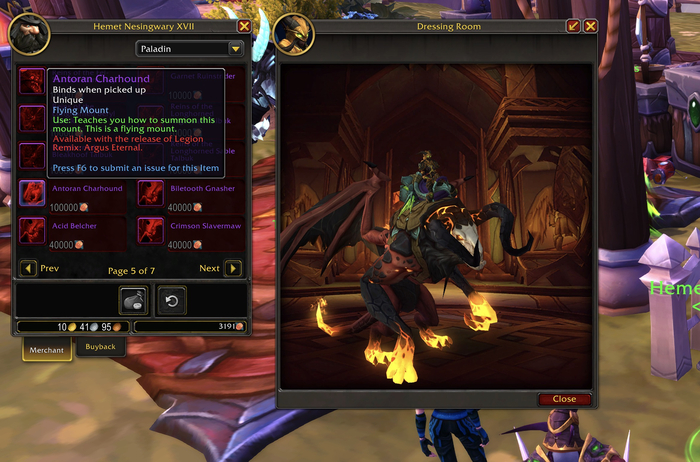Select the Antoran Charhound mount item

pyautogui.click(x=32, y=192)
